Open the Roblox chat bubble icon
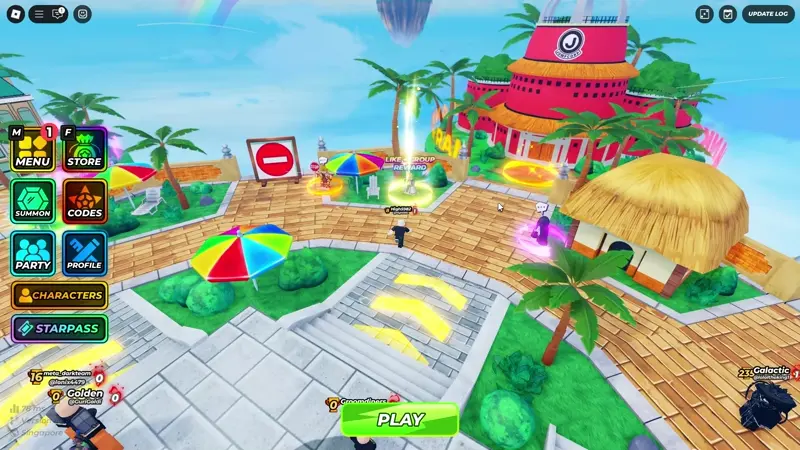 [59, 14]
